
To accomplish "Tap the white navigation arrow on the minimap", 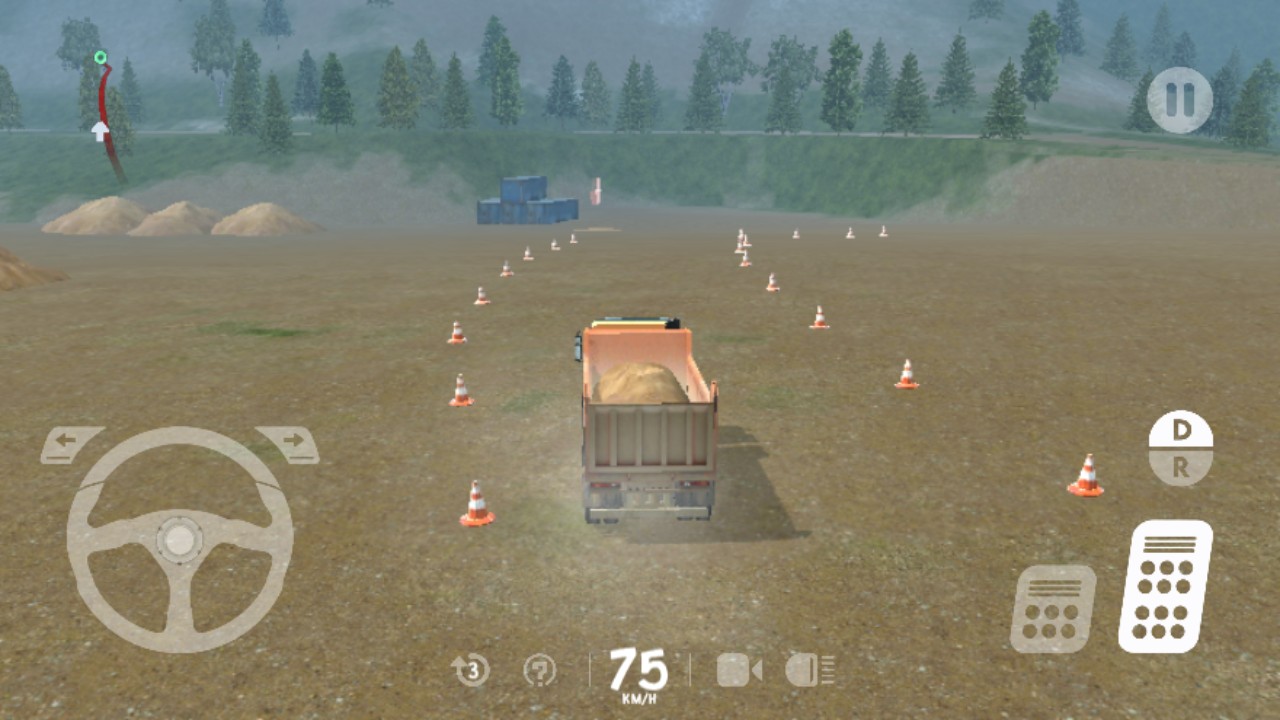I will pos(97,131).
